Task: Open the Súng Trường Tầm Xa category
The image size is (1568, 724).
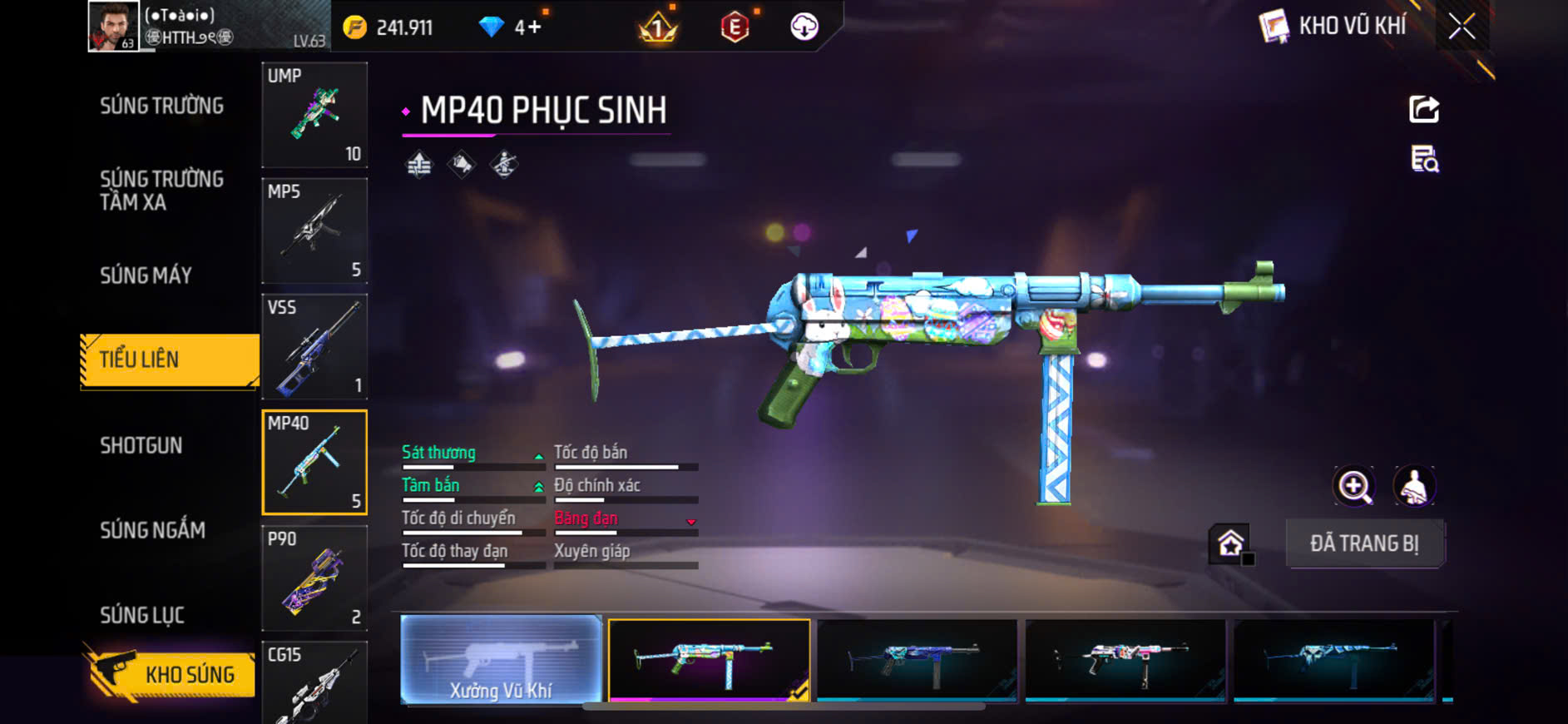Action: [161, 191]
